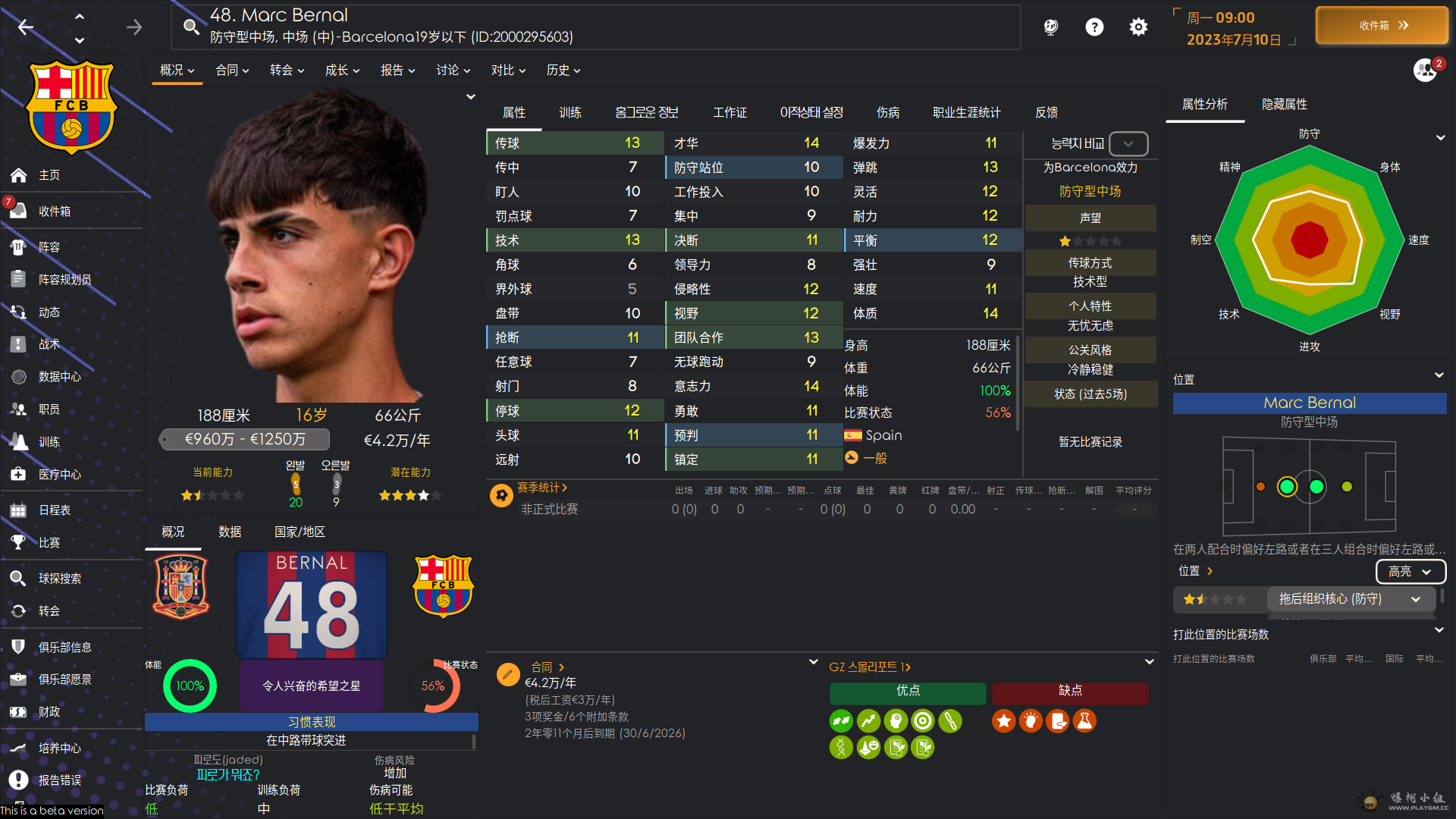Show the 职业生涯统计 tab
Viewport: 1456px width, 819px height.
point(966,112)
